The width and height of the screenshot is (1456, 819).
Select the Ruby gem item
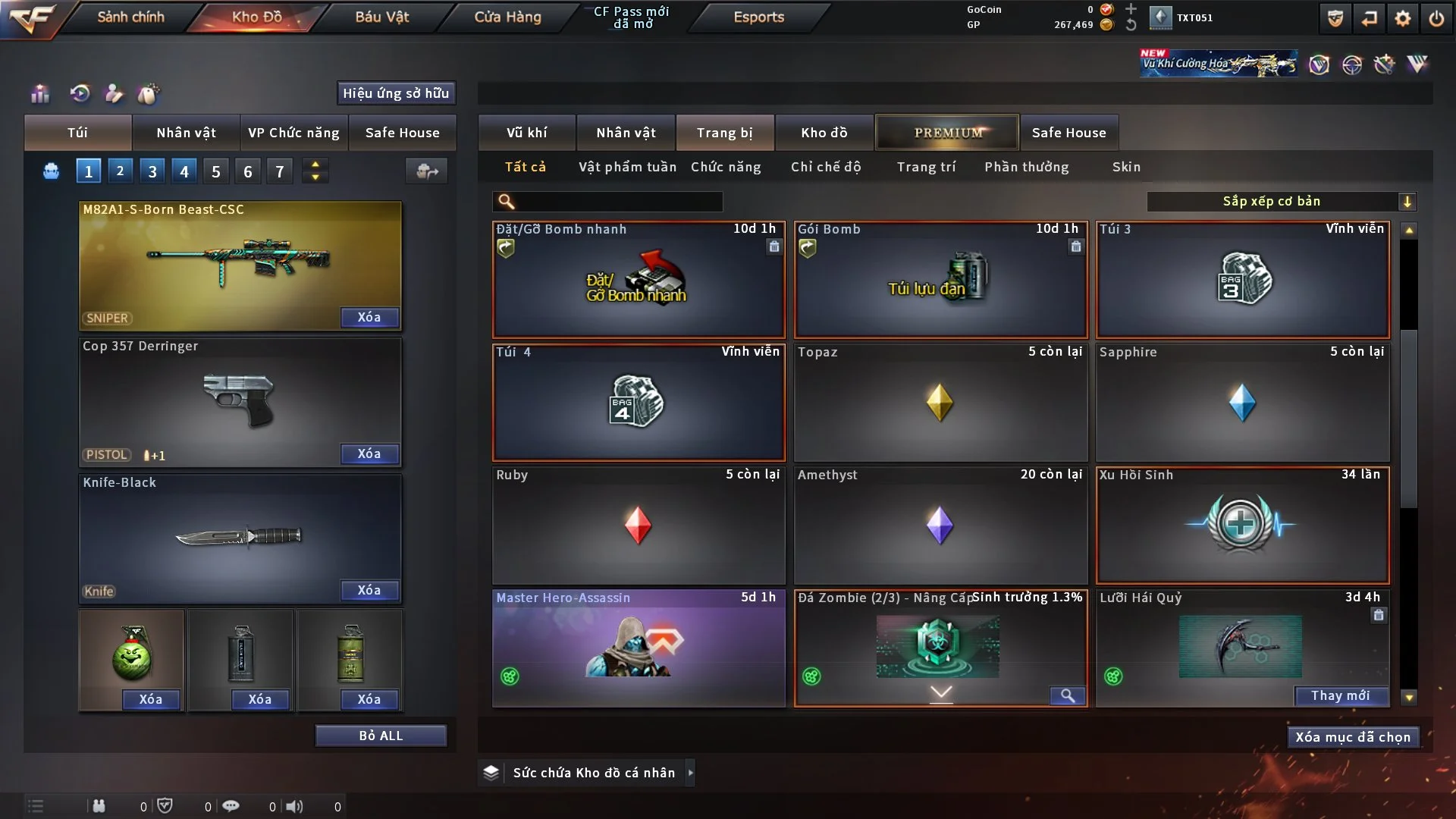[x=638, y=525]
